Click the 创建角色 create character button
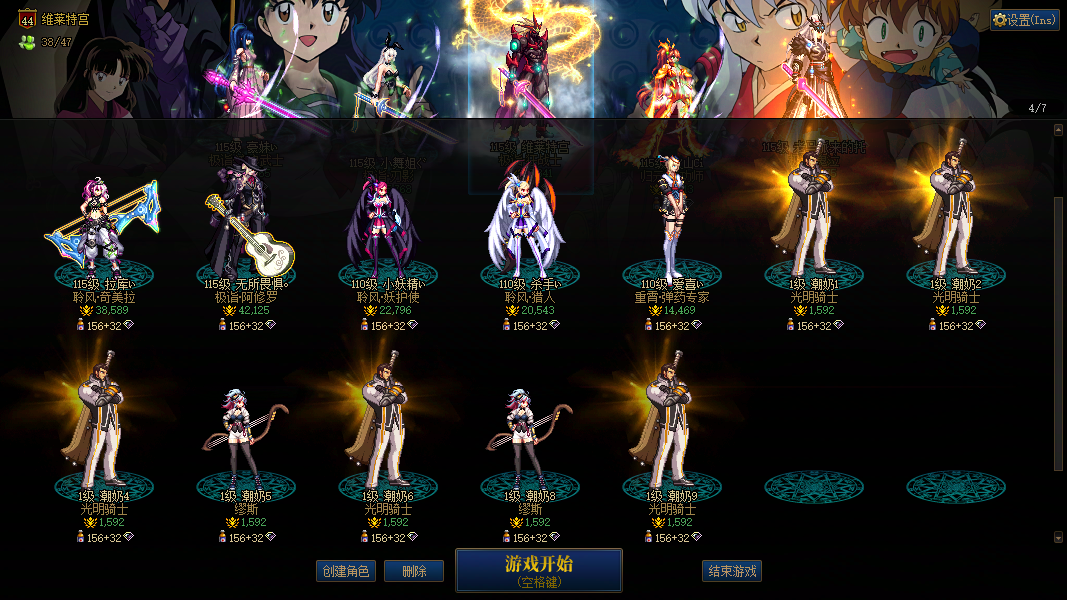 (345, 571)
